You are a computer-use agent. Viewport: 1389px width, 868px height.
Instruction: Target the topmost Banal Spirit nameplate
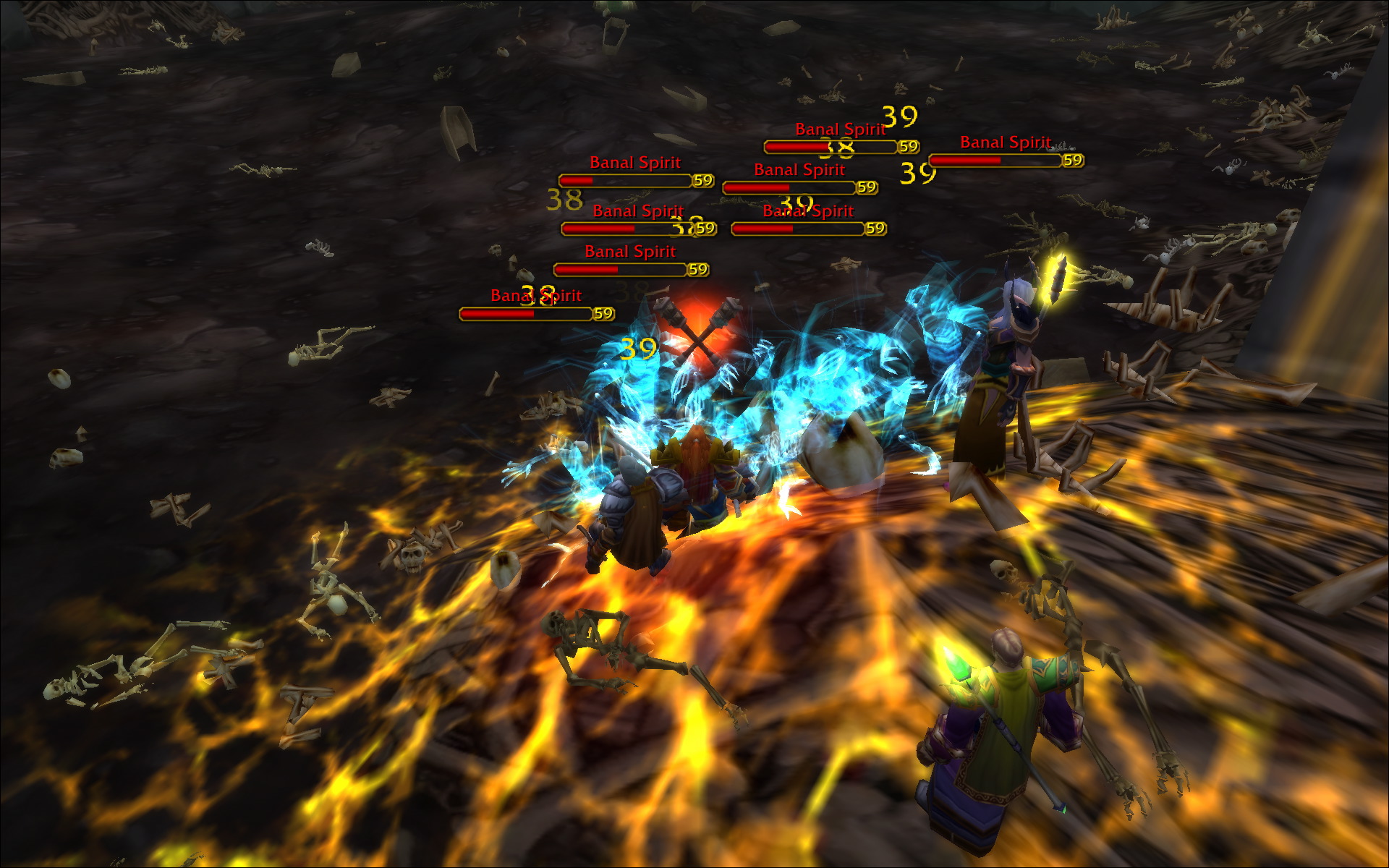(x=840, y=129)
